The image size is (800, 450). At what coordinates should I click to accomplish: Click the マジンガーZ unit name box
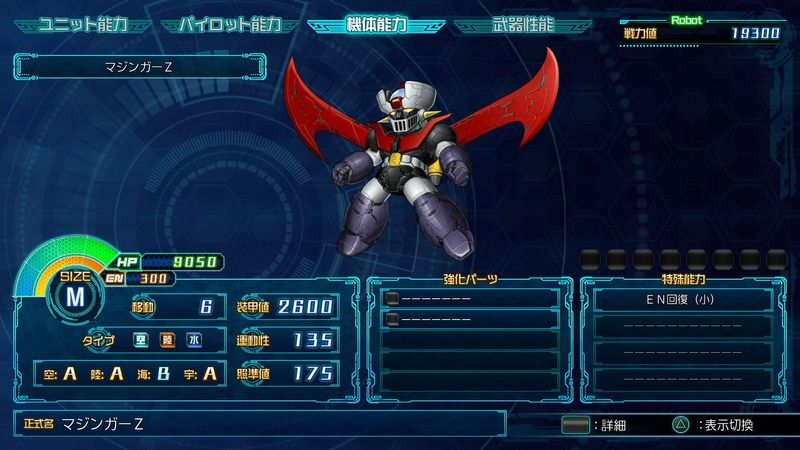pyautogui.click(x=140, y=68)
